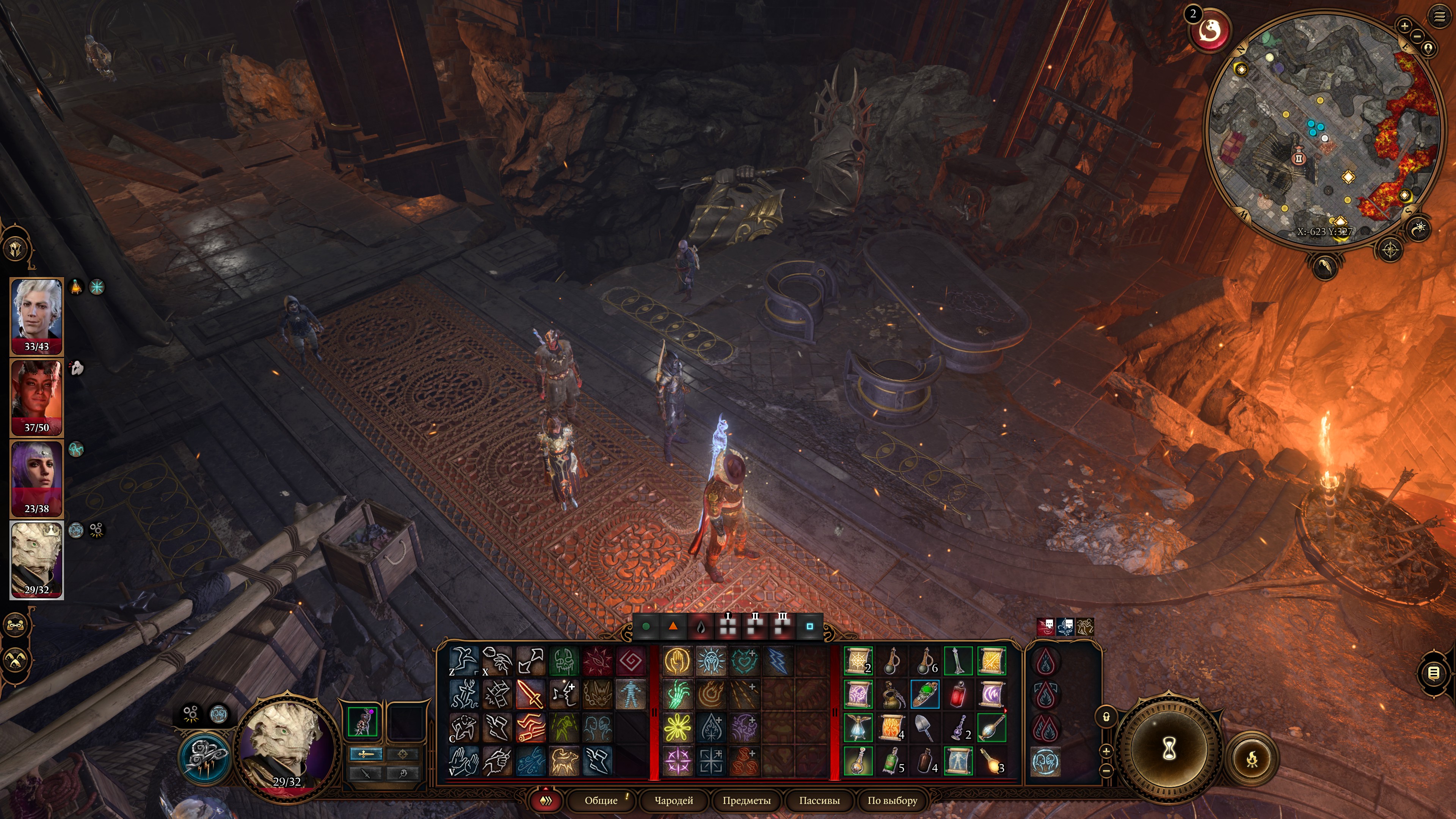This screenshot has width=1456, height=819.
Task: Zoom in the minimap with plus button
Action: coord(1404,25)
